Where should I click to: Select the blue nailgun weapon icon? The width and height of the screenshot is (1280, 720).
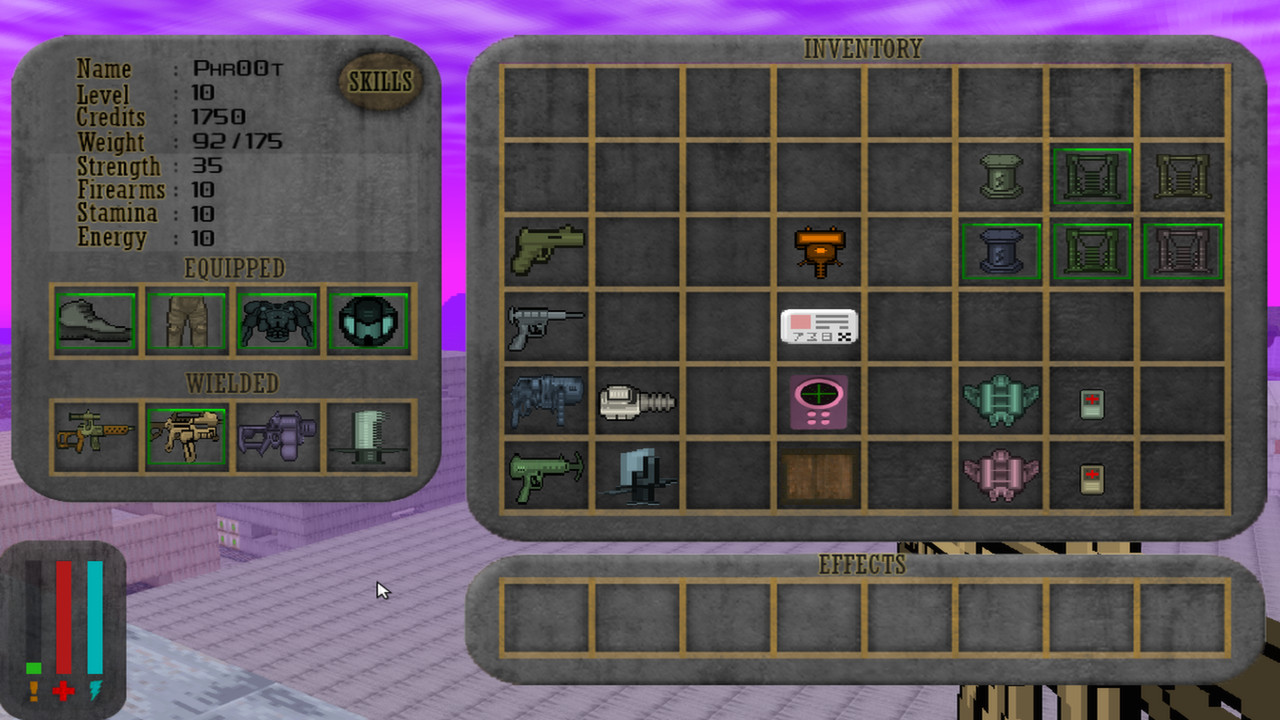[545, 400]
